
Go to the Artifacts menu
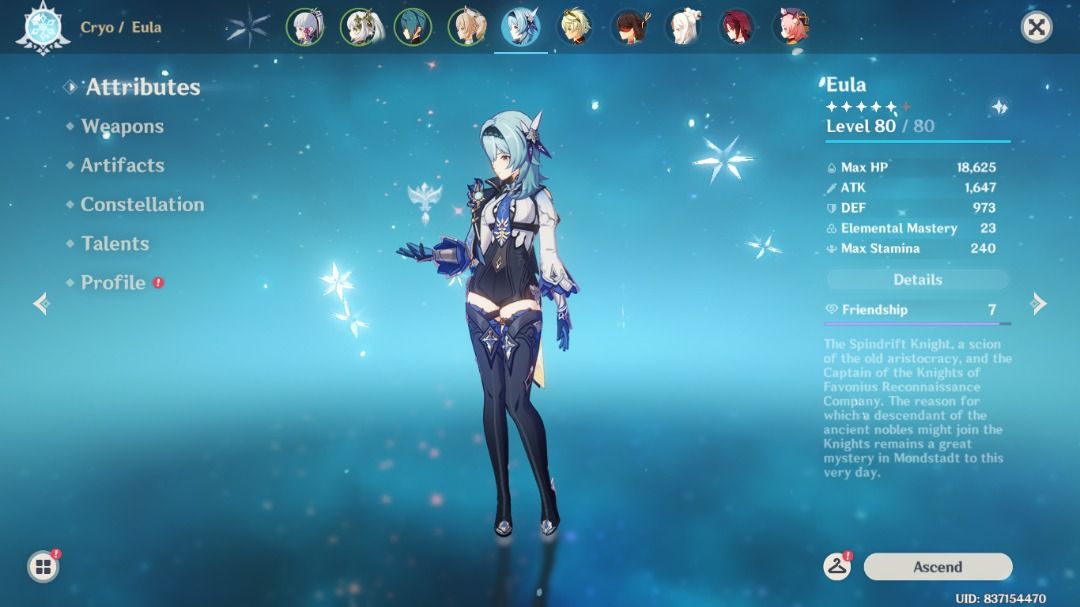122,165
